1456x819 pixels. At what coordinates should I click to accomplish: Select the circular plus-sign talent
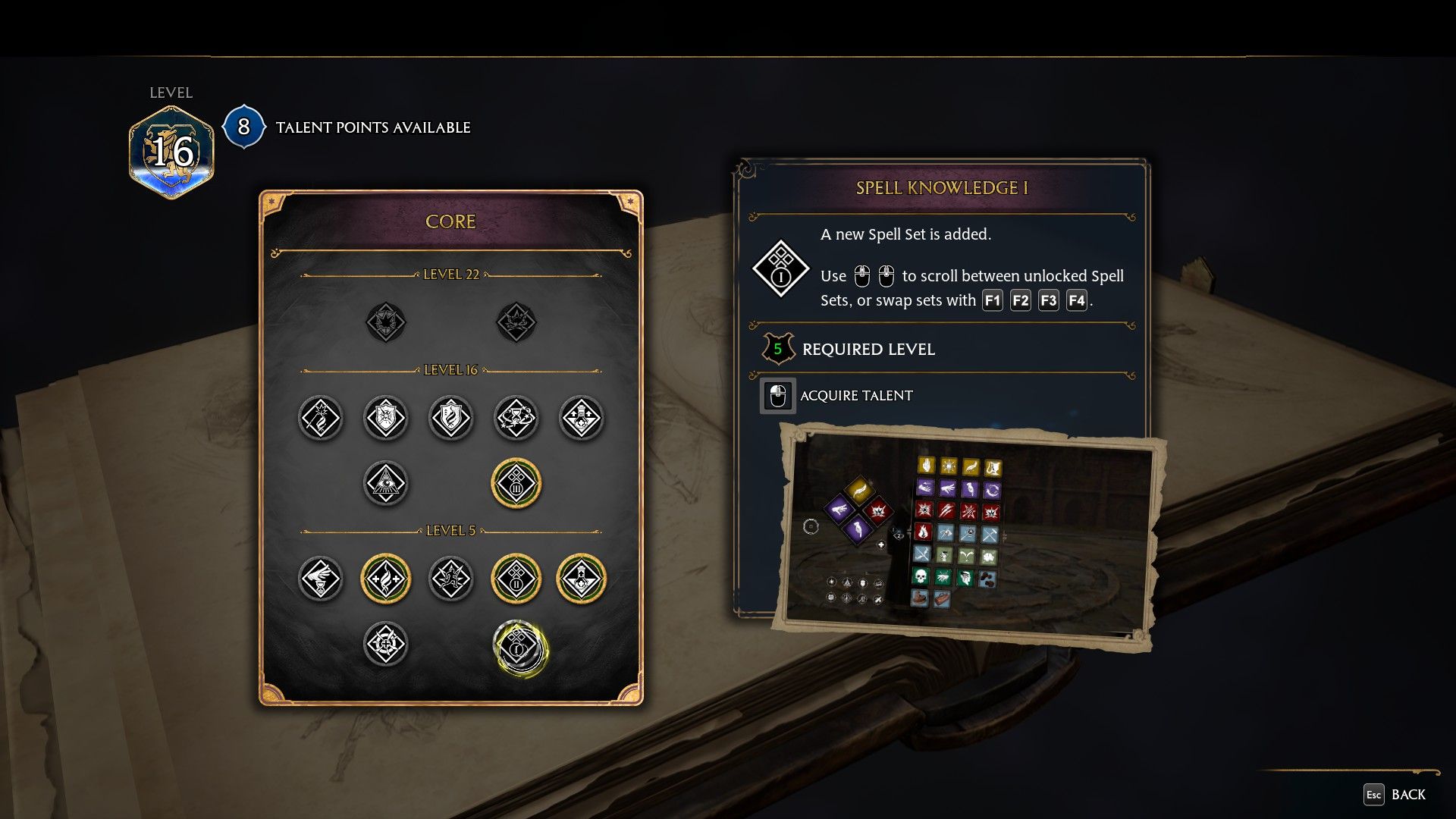tap(386, 645)
